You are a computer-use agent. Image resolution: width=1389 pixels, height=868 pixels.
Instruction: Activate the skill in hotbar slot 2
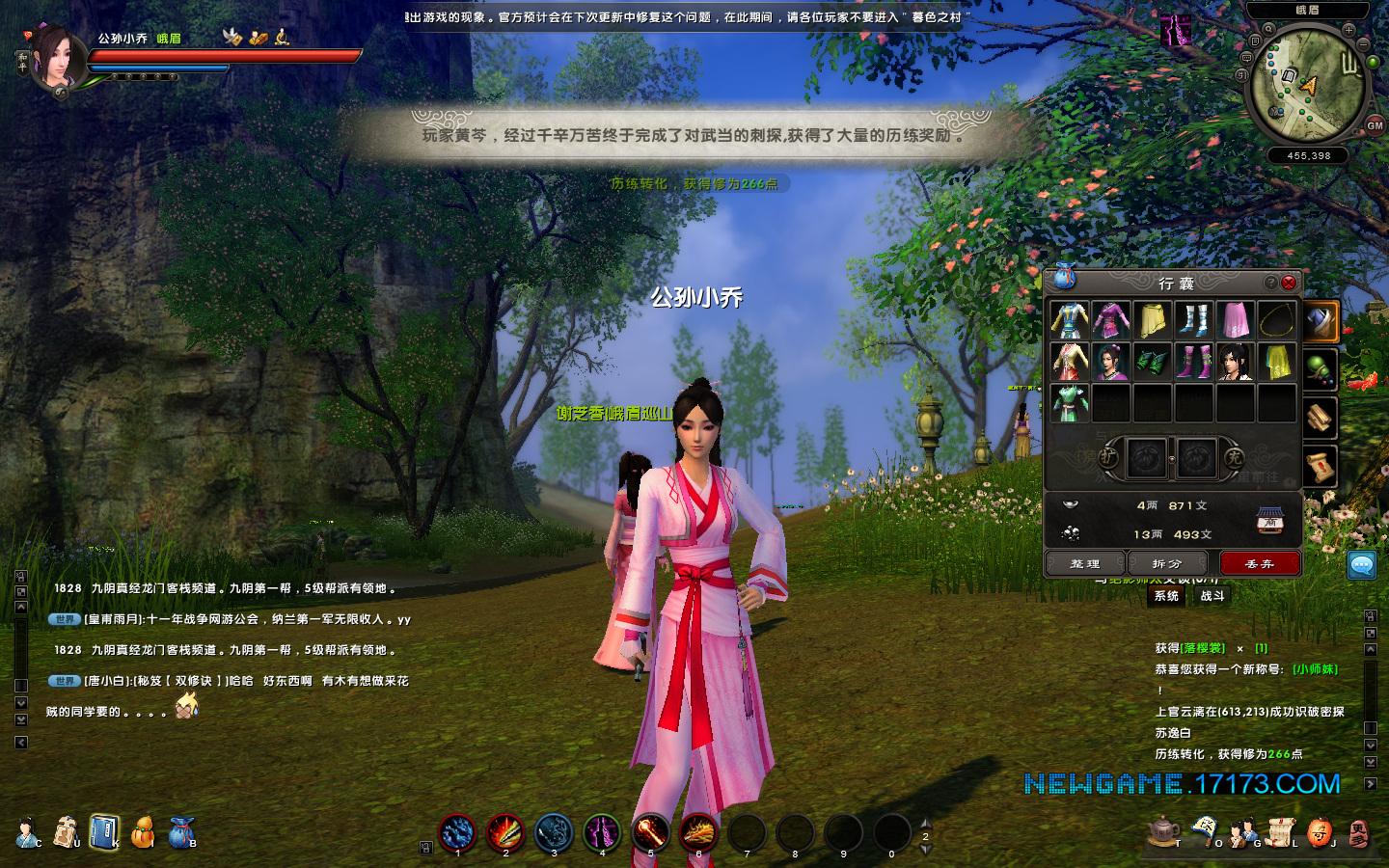505,831
